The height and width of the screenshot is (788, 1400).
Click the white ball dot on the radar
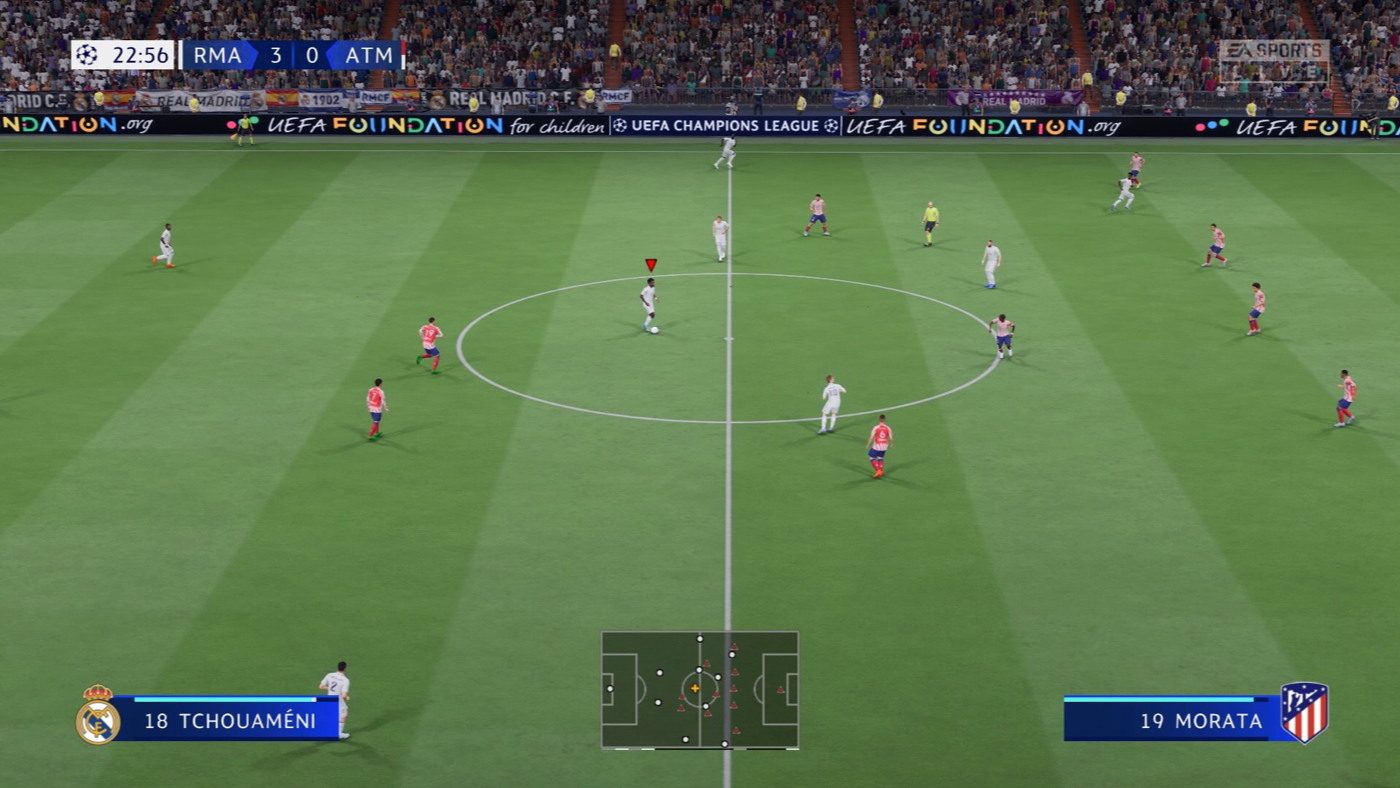pyautogui.click(x=699, y=670)
